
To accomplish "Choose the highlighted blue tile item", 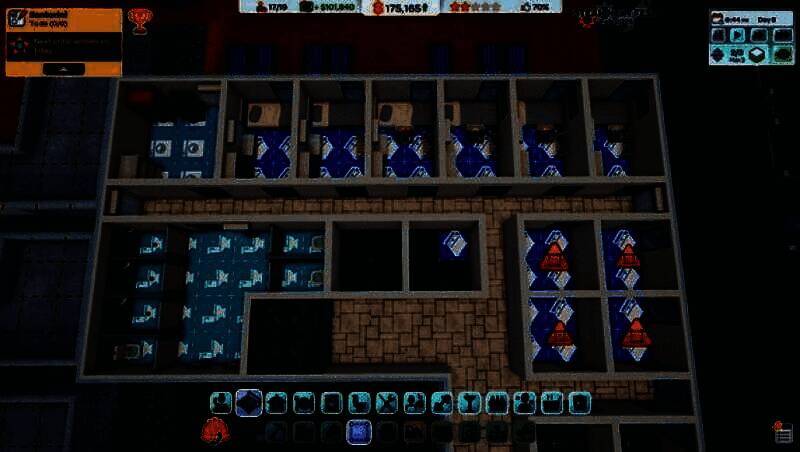I will click(359, 432).
